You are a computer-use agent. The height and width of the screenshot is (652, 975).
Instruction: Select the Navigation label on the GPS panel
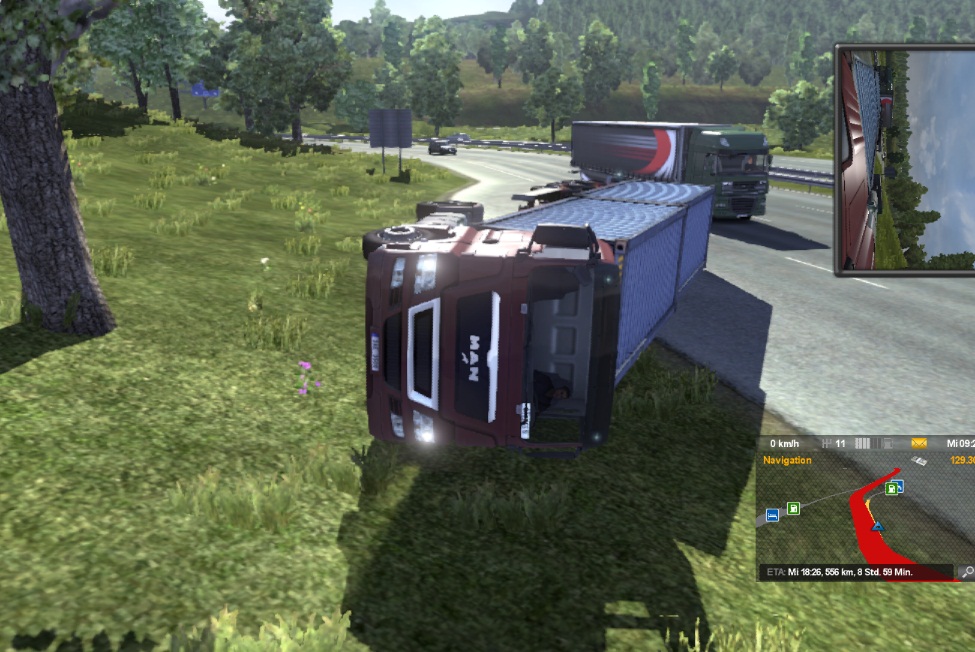point(787,460)
